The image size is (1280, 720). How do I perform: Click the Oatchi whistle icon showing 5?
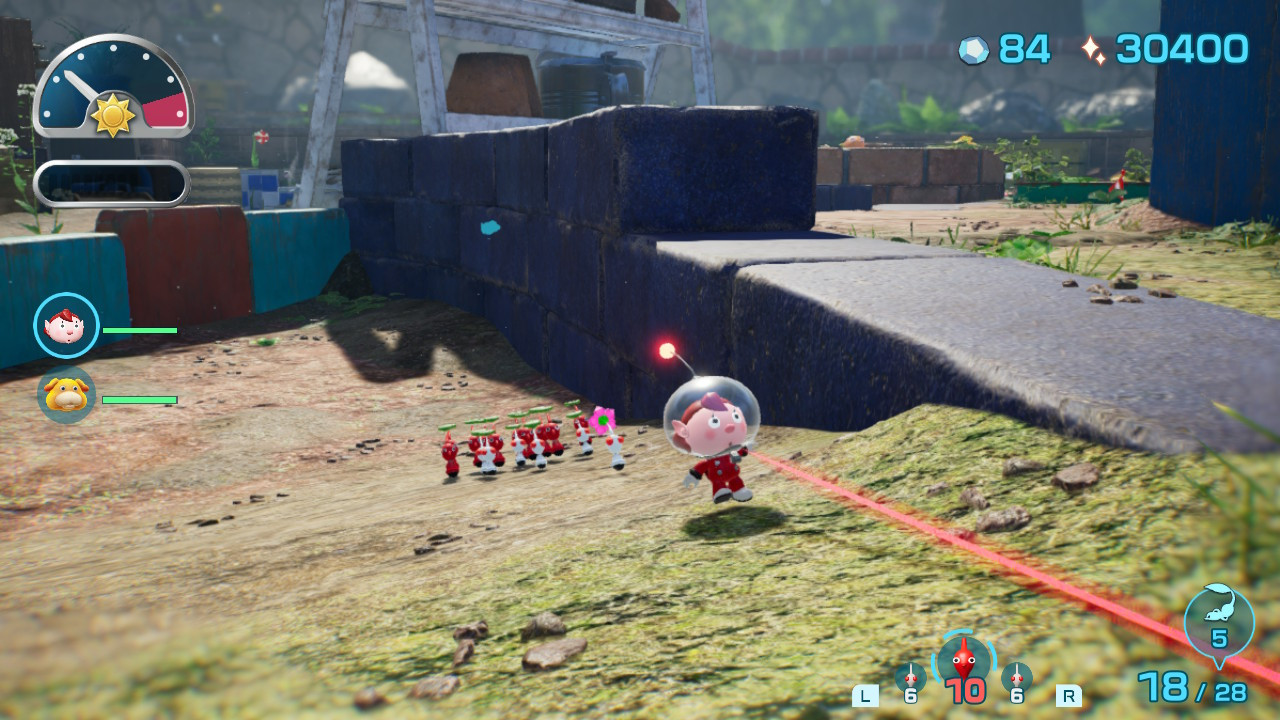[1219, 620]
